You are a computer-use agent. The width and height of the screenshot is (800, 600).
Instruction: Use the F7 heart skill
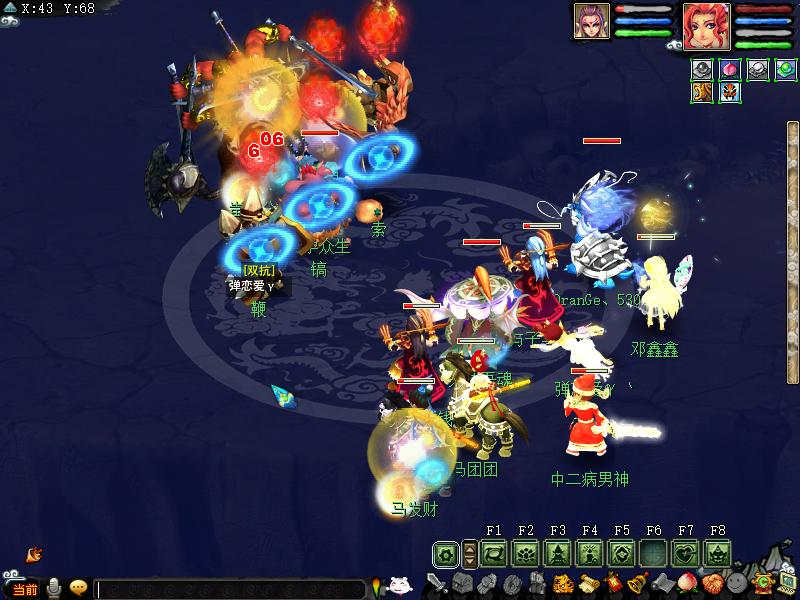click(x=686, y=553)
